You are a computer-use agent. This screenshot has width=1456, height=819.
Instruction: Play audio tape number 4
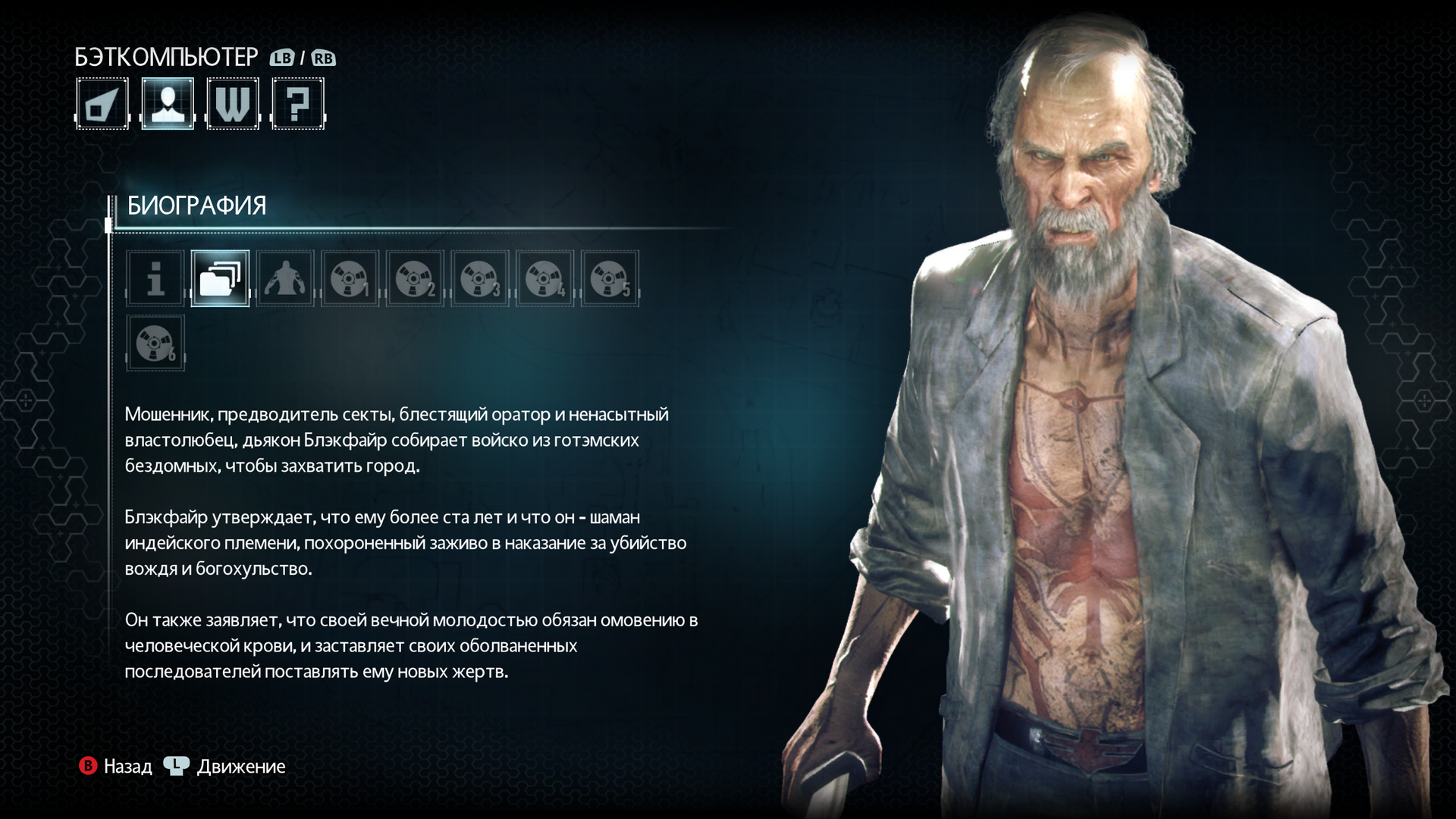point(544,278)
